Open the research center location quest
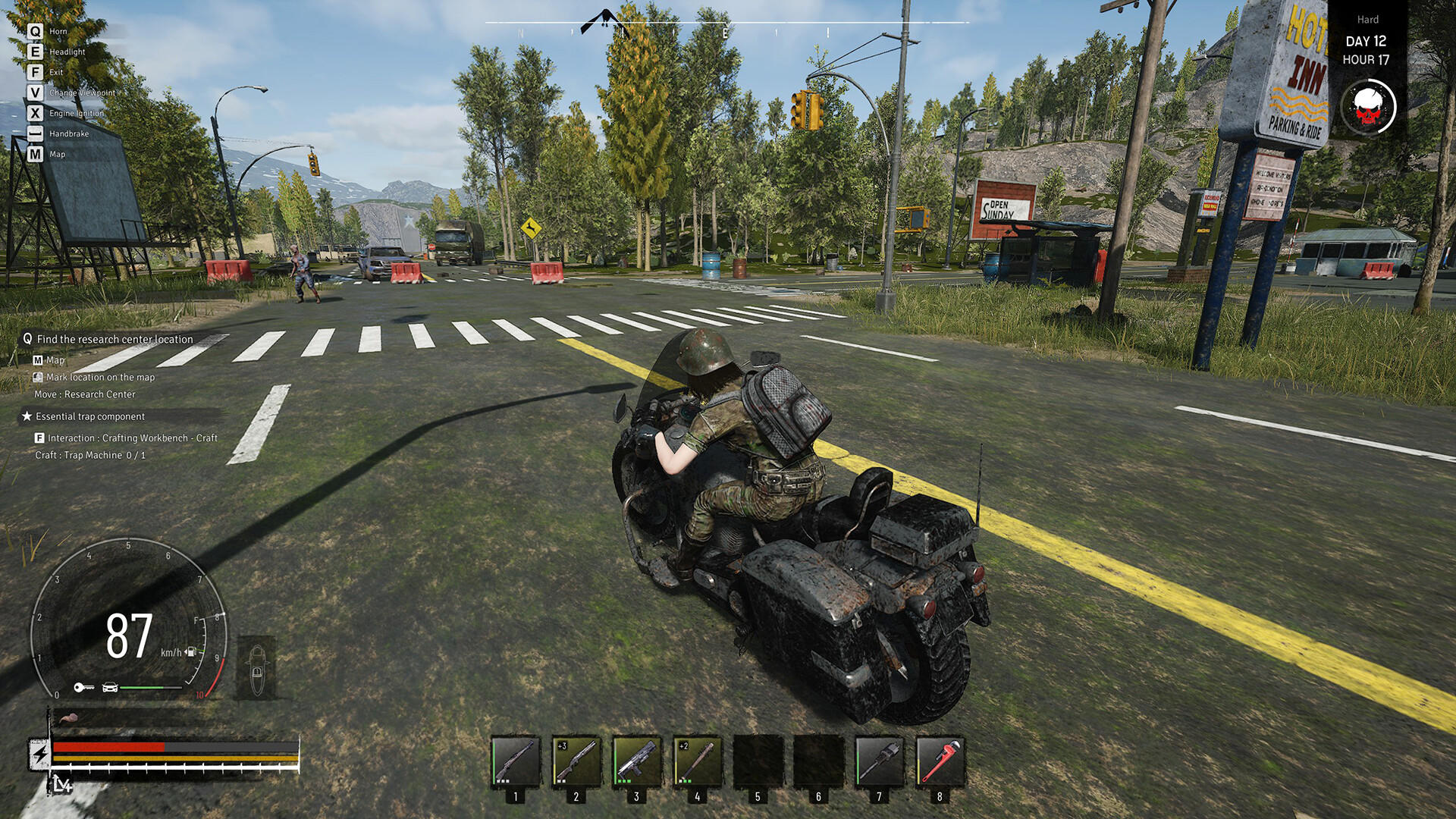This screenshot has height=819, width=1456. point(115,339)
